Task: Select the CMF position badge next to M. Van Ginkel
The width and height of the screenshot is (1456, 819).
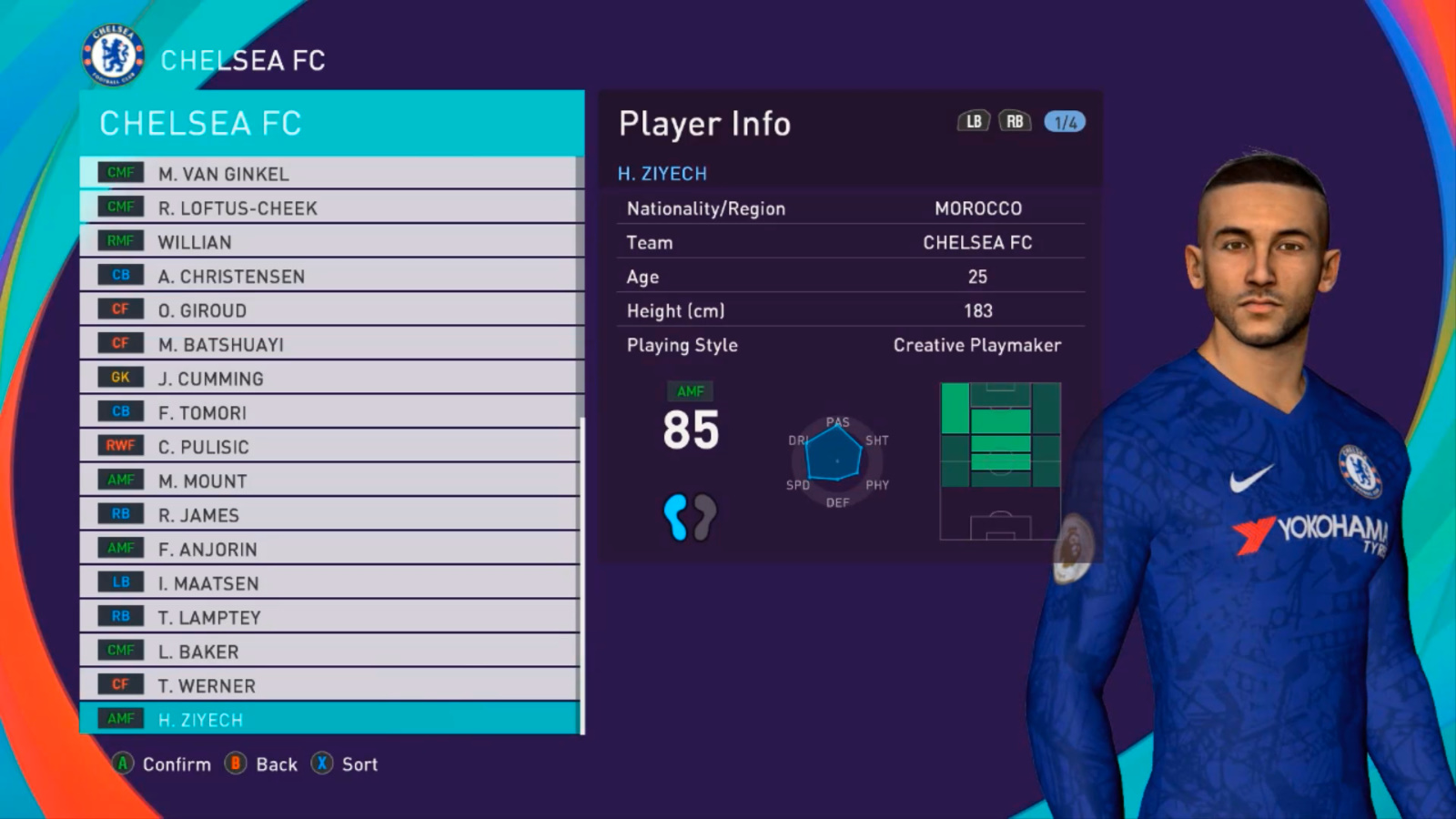Action: [x=119, y=172]
